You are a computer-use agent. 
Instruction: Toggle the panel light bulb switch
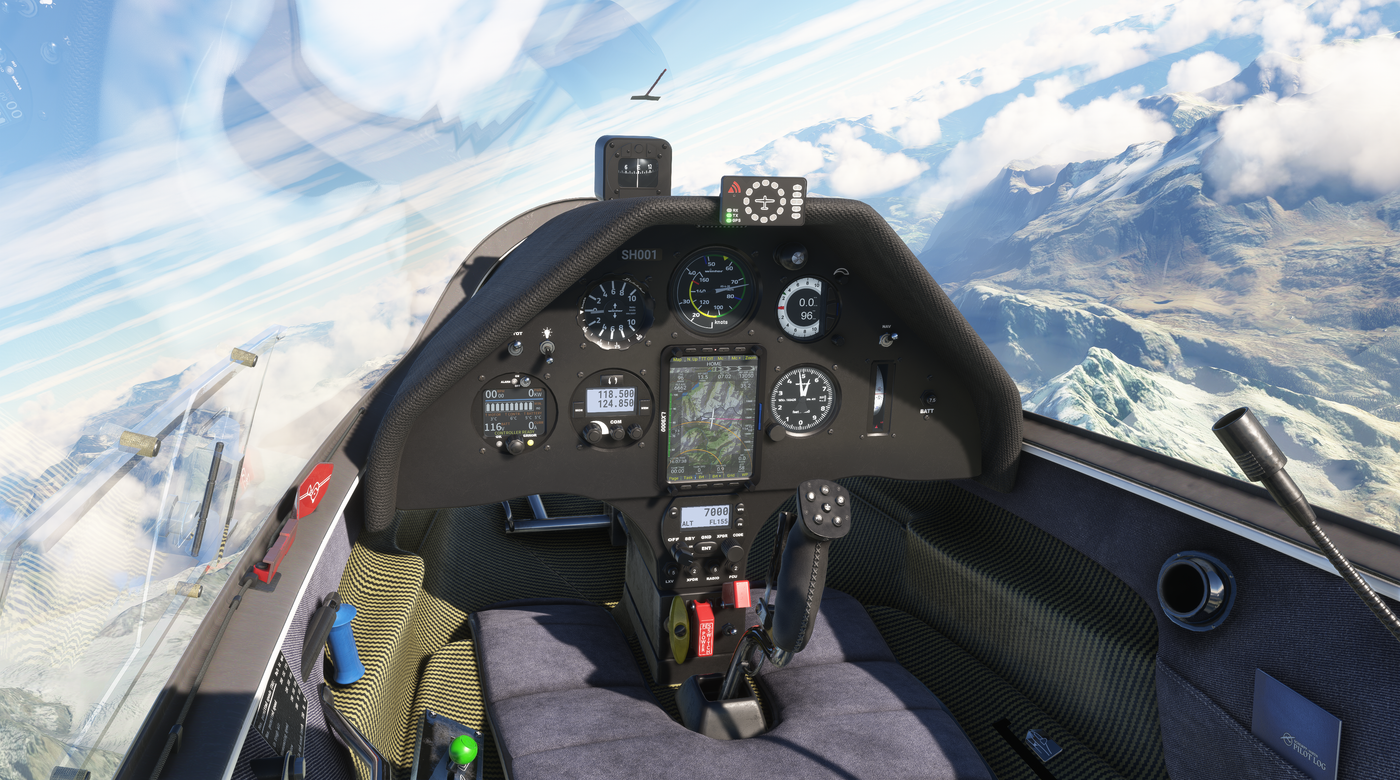547,350
